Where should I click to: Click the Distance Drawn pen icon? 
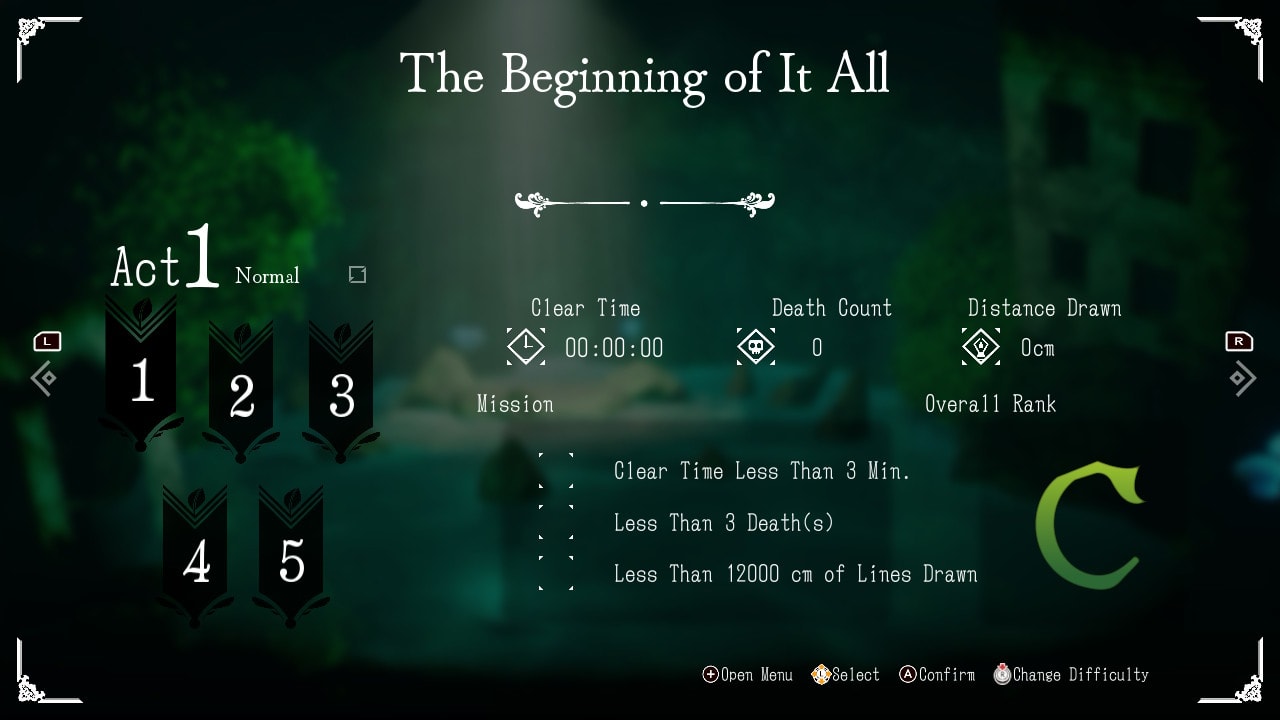click(x=981, y=346)
